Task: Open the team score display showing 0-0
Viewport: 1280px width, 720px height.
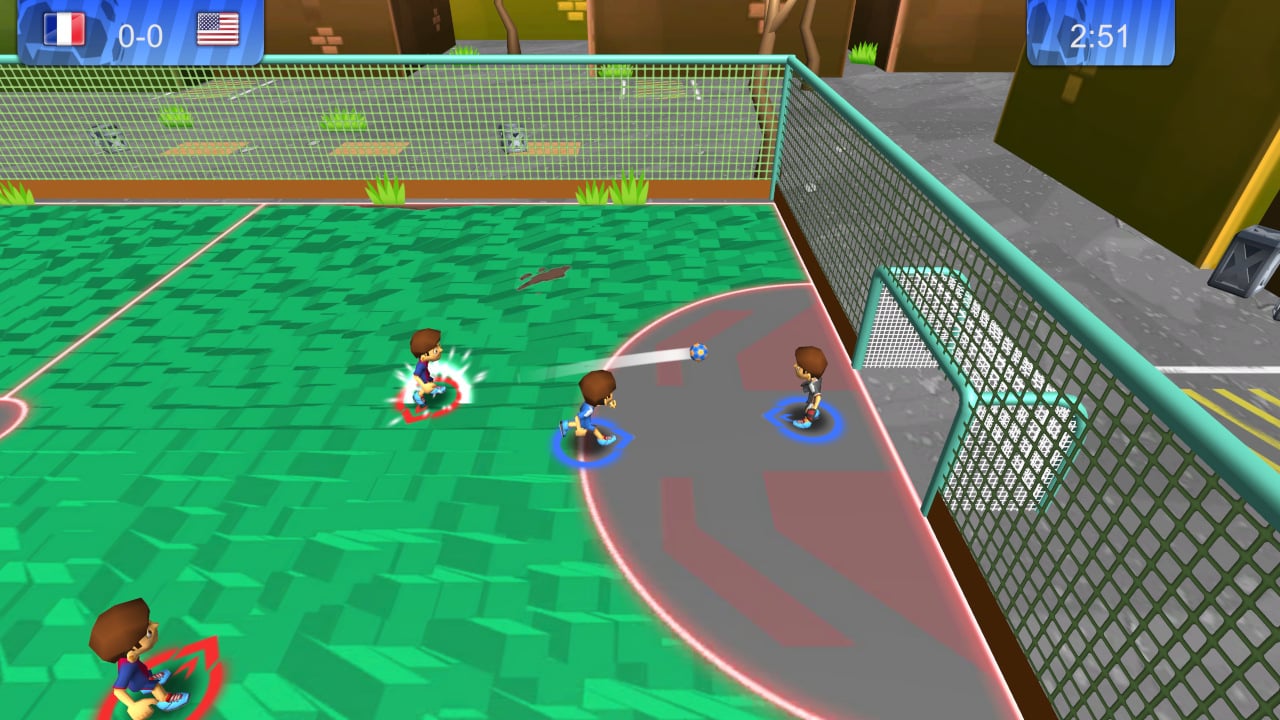Action: coord(140,30)
